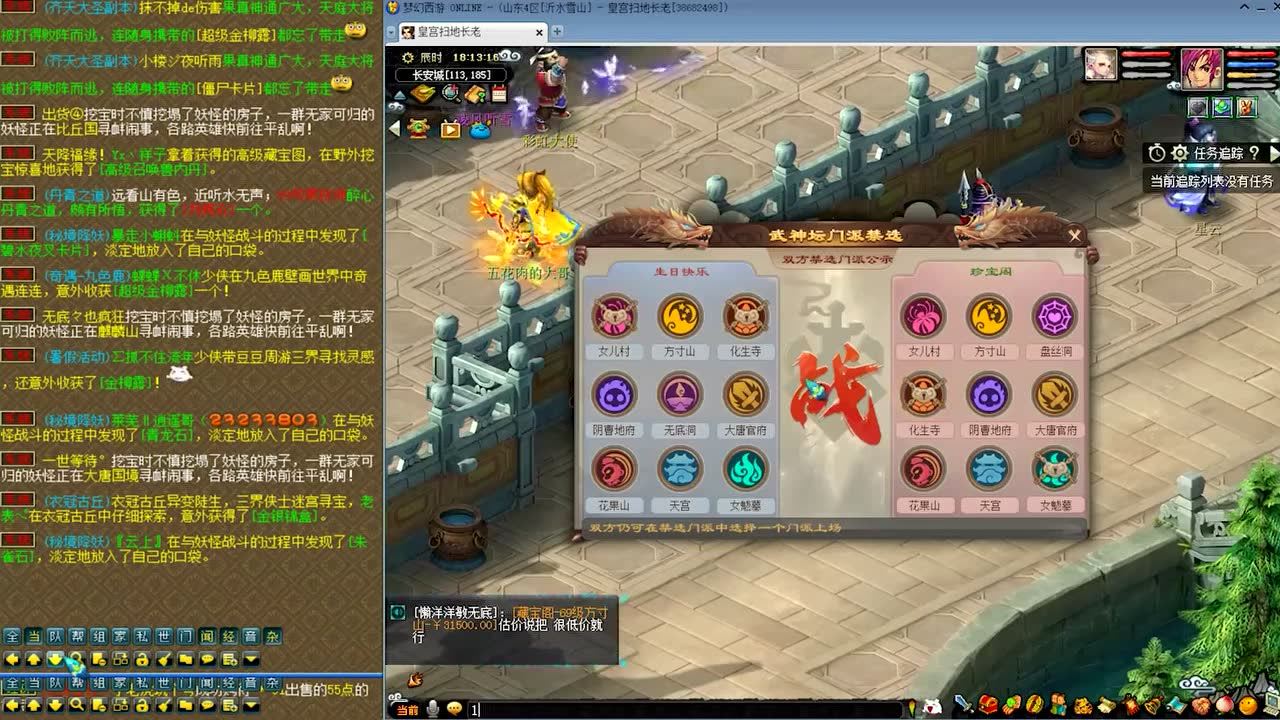Screen dimensions: 1280x720
Task: Open the gear settings icon beside 任务追踪
Action: (1180, 153)
